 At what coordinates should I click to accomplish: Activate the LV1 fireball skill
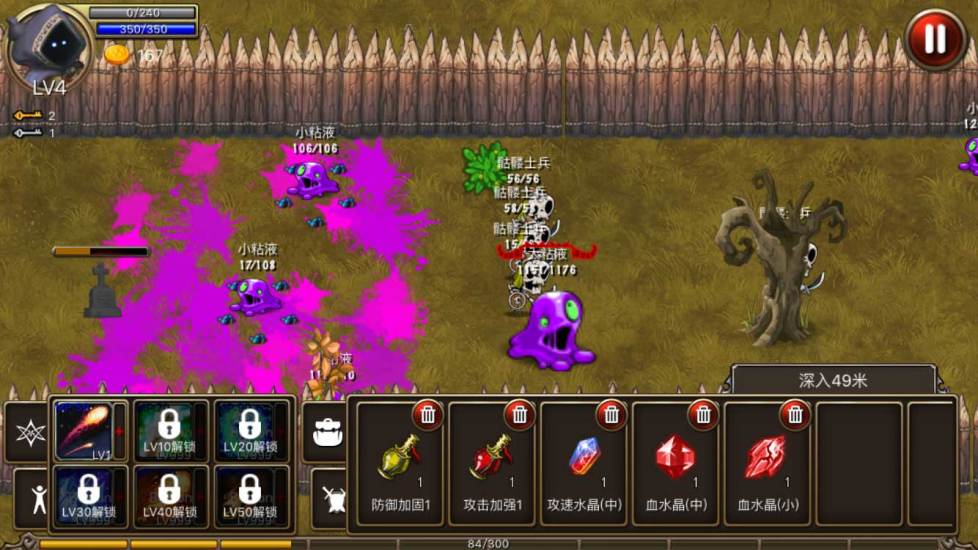pyautogui.click(x=84, y=430)
